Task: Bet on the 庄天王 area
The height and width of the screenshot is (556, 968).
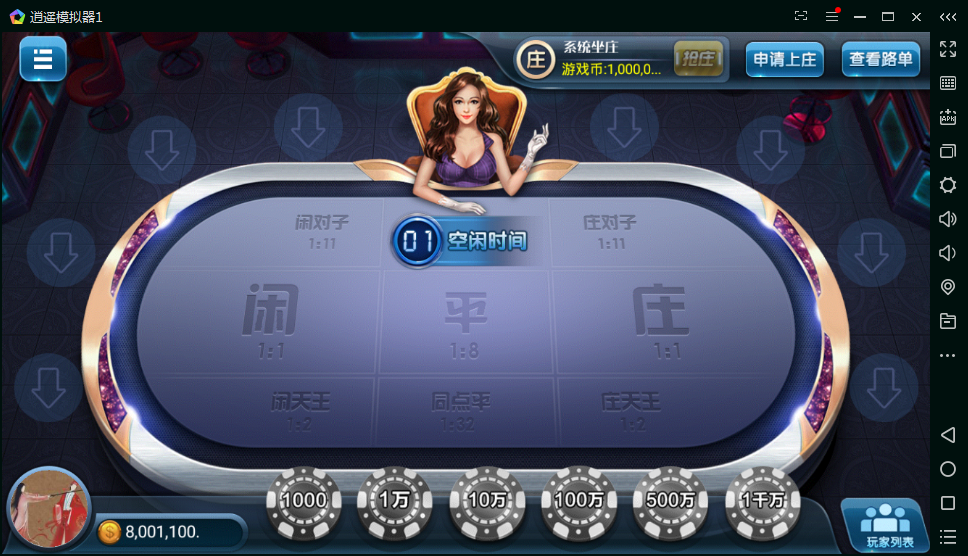Action: 632,410
